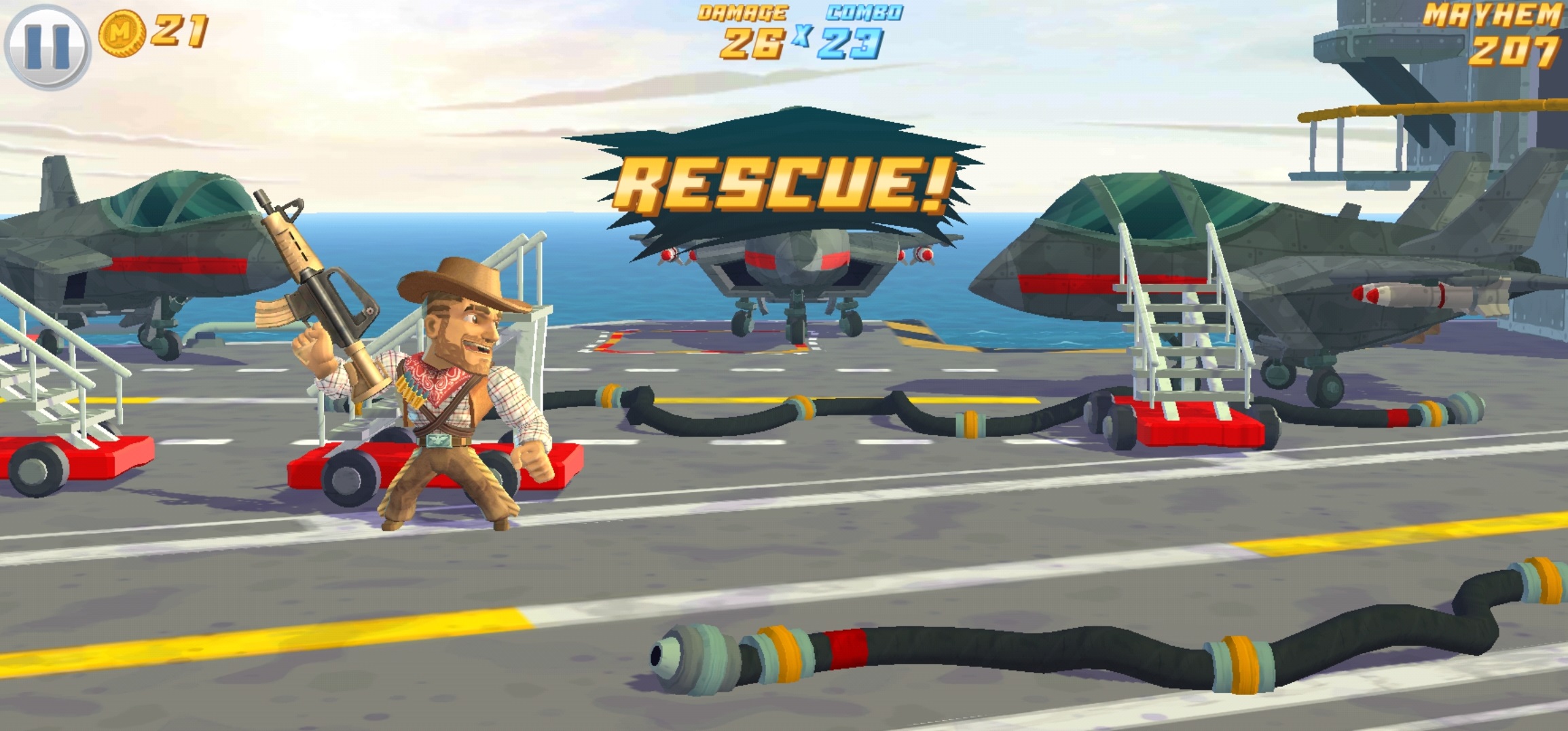Pause the game with the pause button
The width and height of the screenshot is (1568, 731).
coord(47,46)
